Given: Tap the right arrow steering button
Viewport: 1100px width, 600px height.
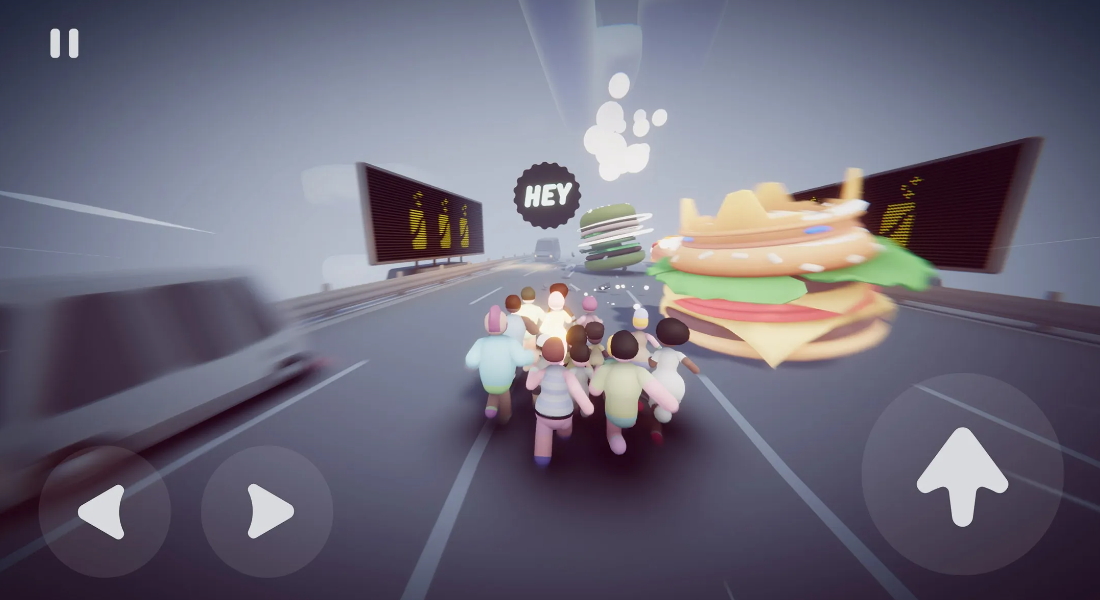Looking at the screenshot, I should (x=267, y=511).
